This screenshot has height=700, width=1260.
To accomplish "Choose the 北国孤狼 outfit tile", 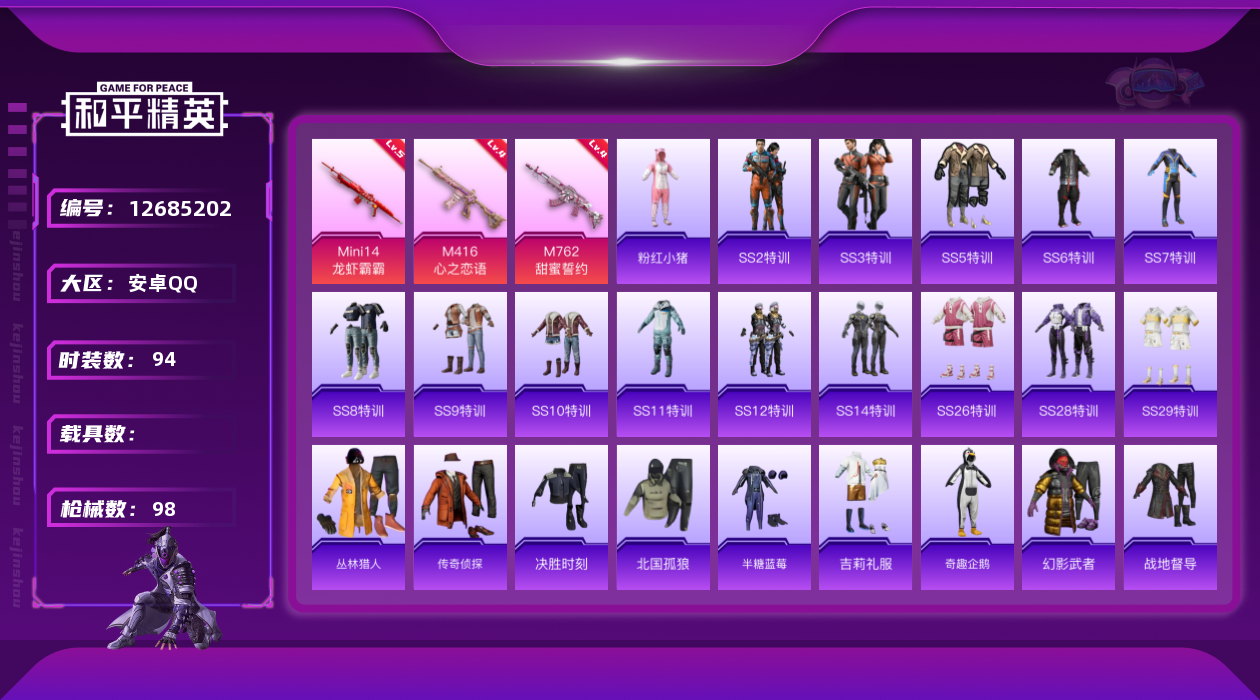I will coord(663,517).
